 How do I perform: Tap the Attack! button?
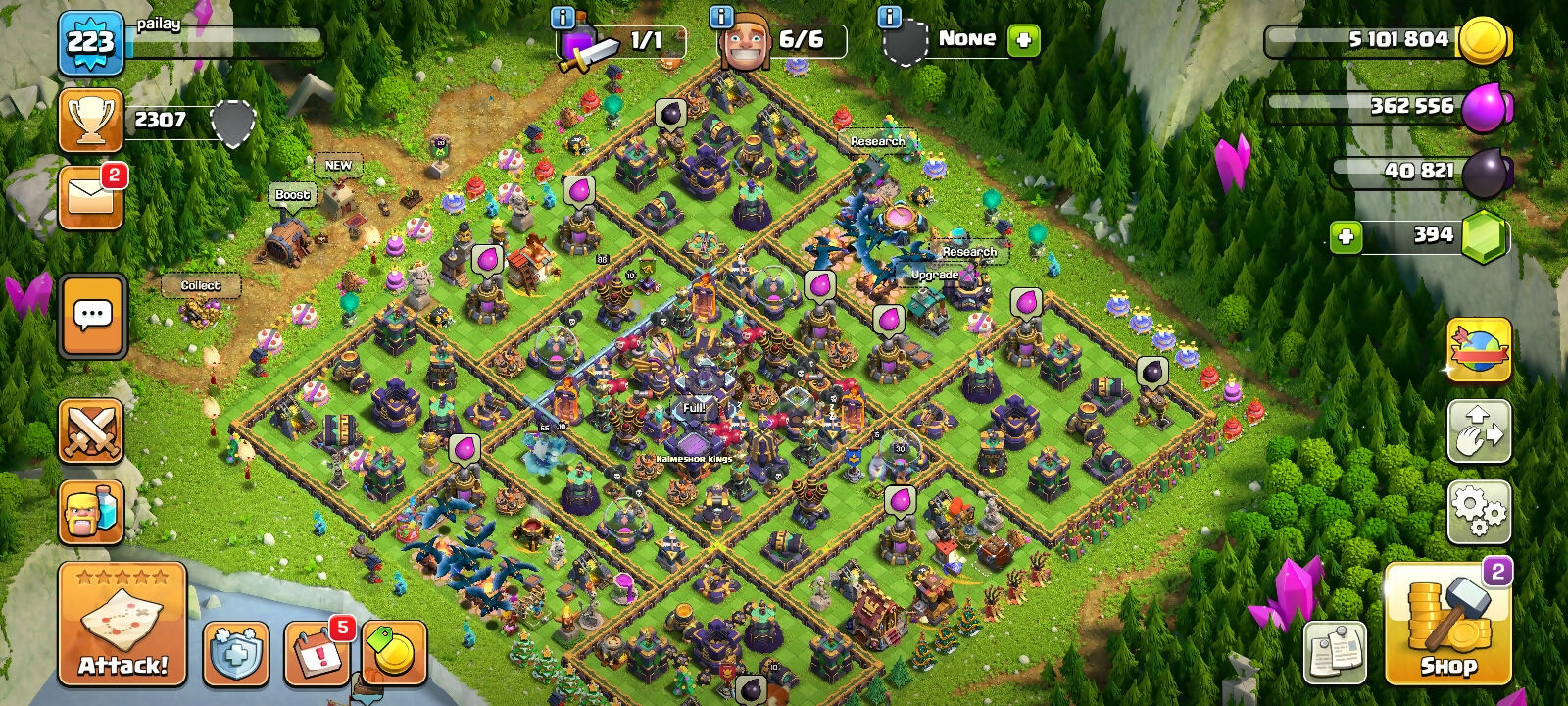(x=122, y=623)
